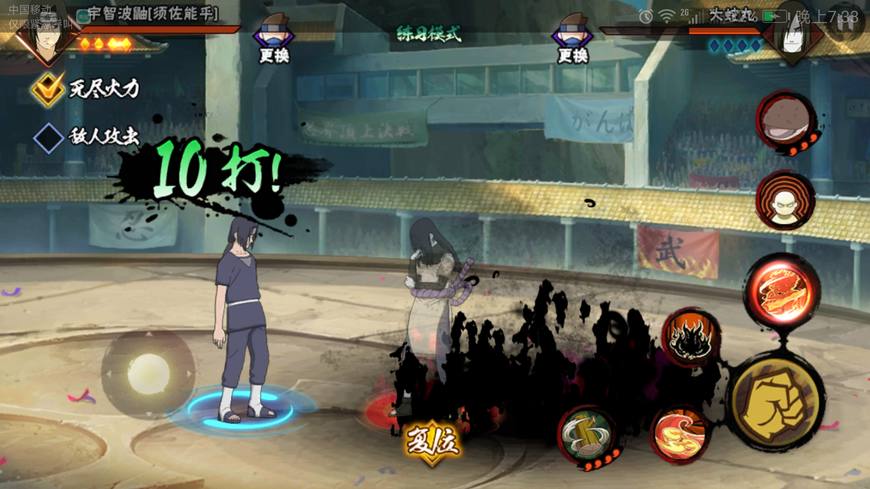Click 更换 beside Orochimaru's health bar
This screenshot has height=489, width=870.
point(572,42)
